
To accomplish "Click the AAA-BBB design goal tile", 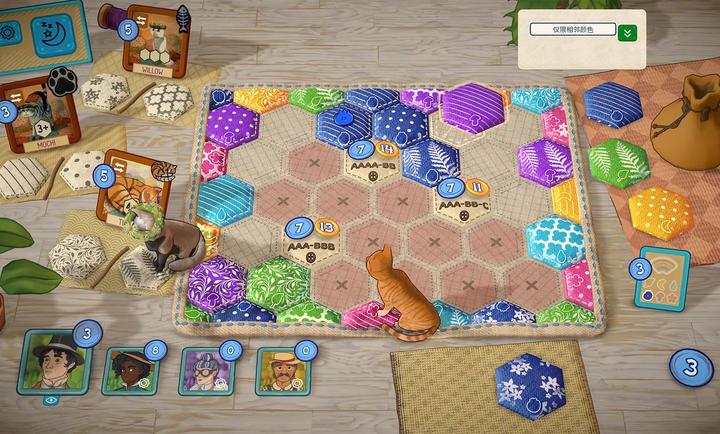I will [313, 242].
